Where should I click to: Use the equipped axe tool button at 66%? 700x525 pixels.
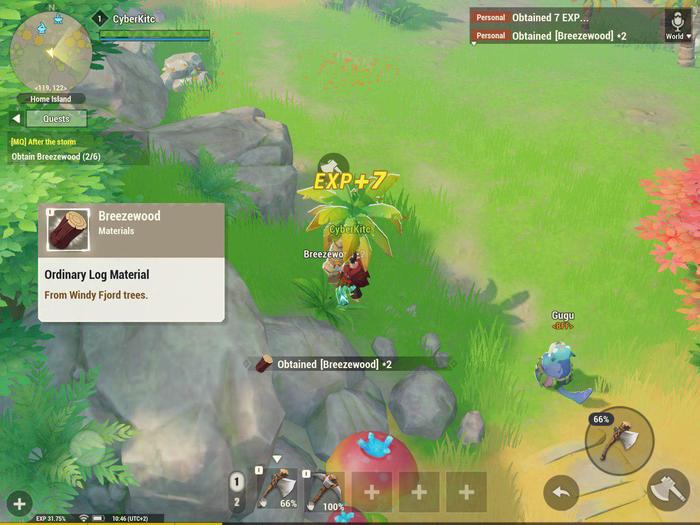tap(619, 440)
